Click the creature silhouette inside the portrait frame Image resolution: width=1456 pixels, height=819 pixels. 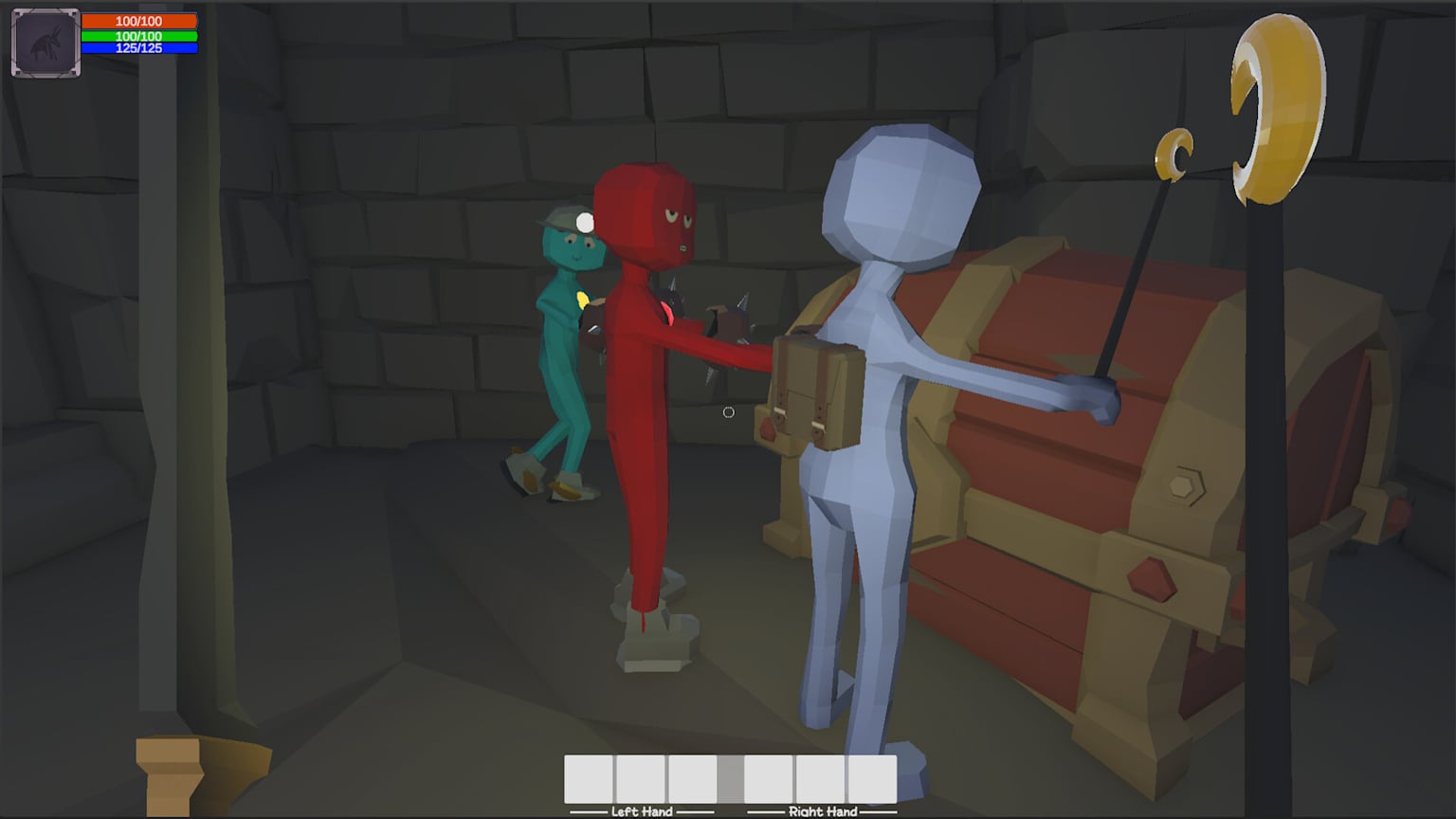(x=45, y=42)
